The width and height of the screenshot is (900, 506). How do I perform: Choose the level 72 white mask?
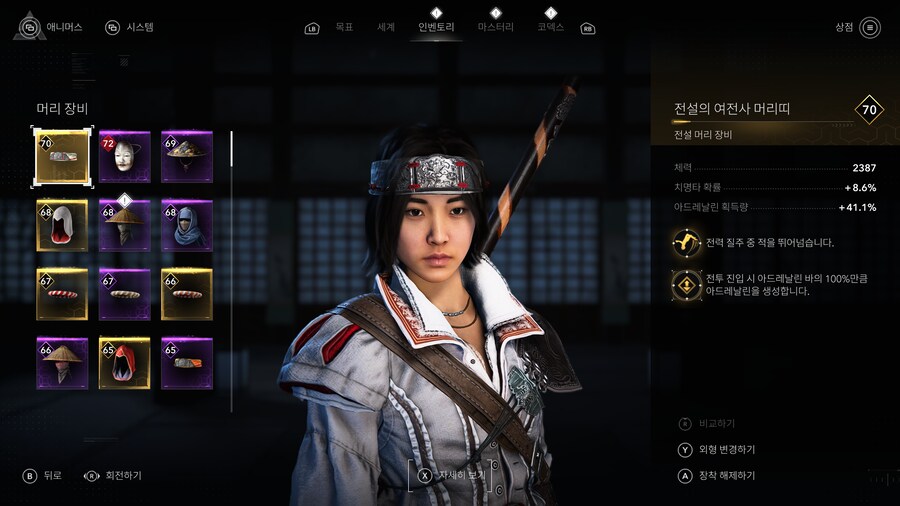pos(125,157)
